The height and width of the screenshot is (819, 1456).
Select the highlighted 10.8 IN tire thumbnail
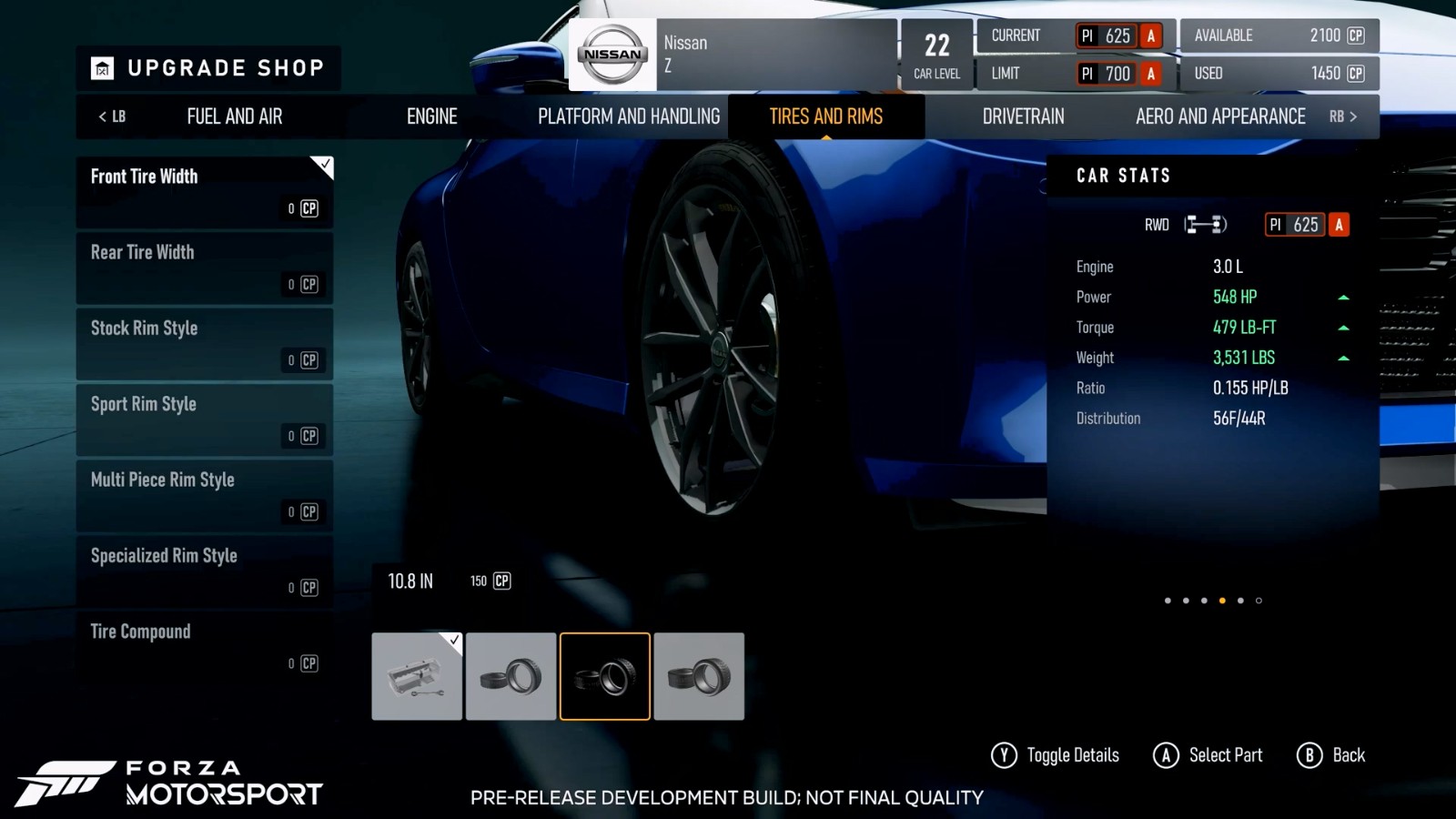(x=605, y=676)
